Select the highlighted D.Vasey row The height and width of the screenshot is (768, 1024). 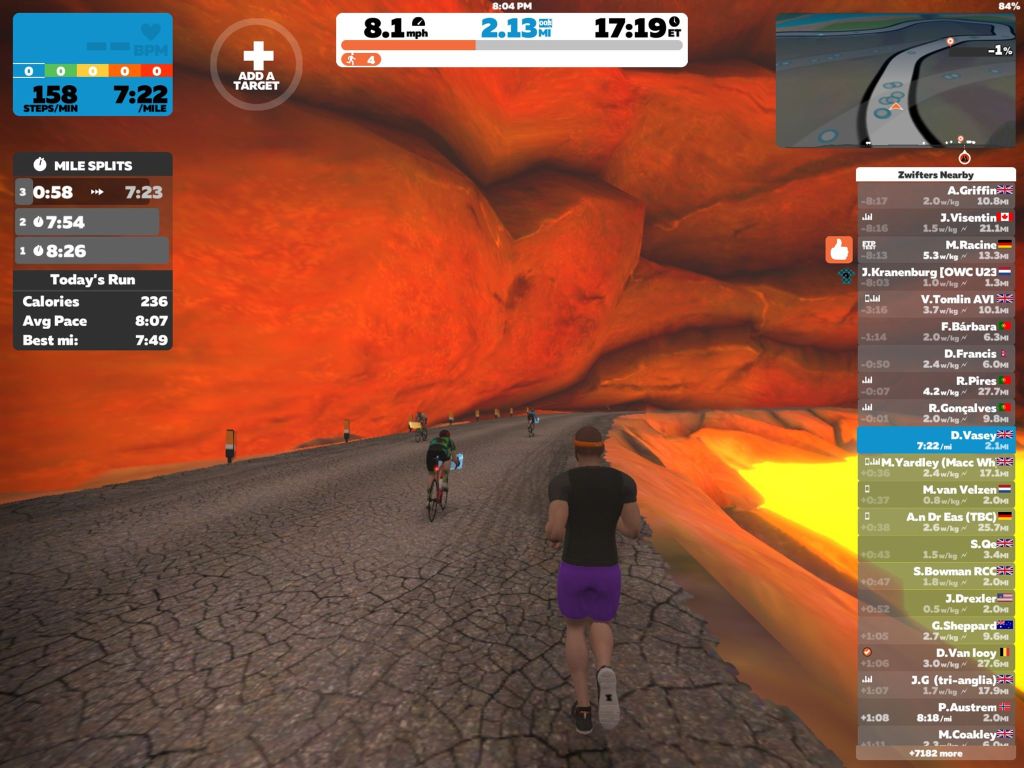935,440
